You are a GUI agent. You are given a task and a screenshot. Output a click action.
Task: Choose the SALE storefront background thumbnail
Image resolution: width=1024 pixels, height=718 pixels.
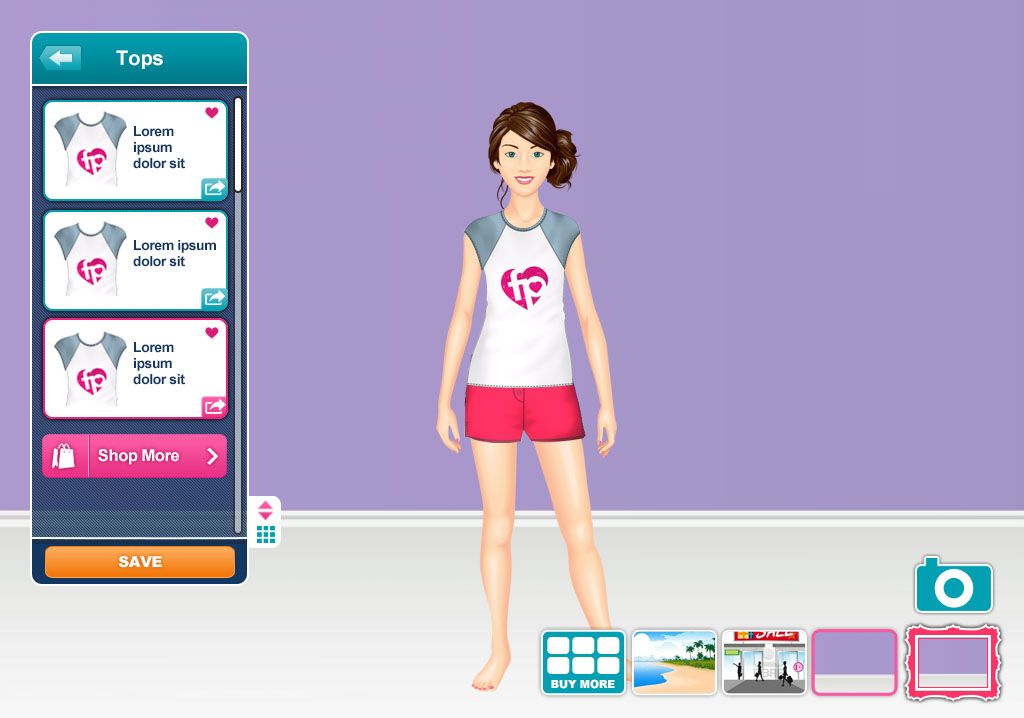tap(765, 662)
